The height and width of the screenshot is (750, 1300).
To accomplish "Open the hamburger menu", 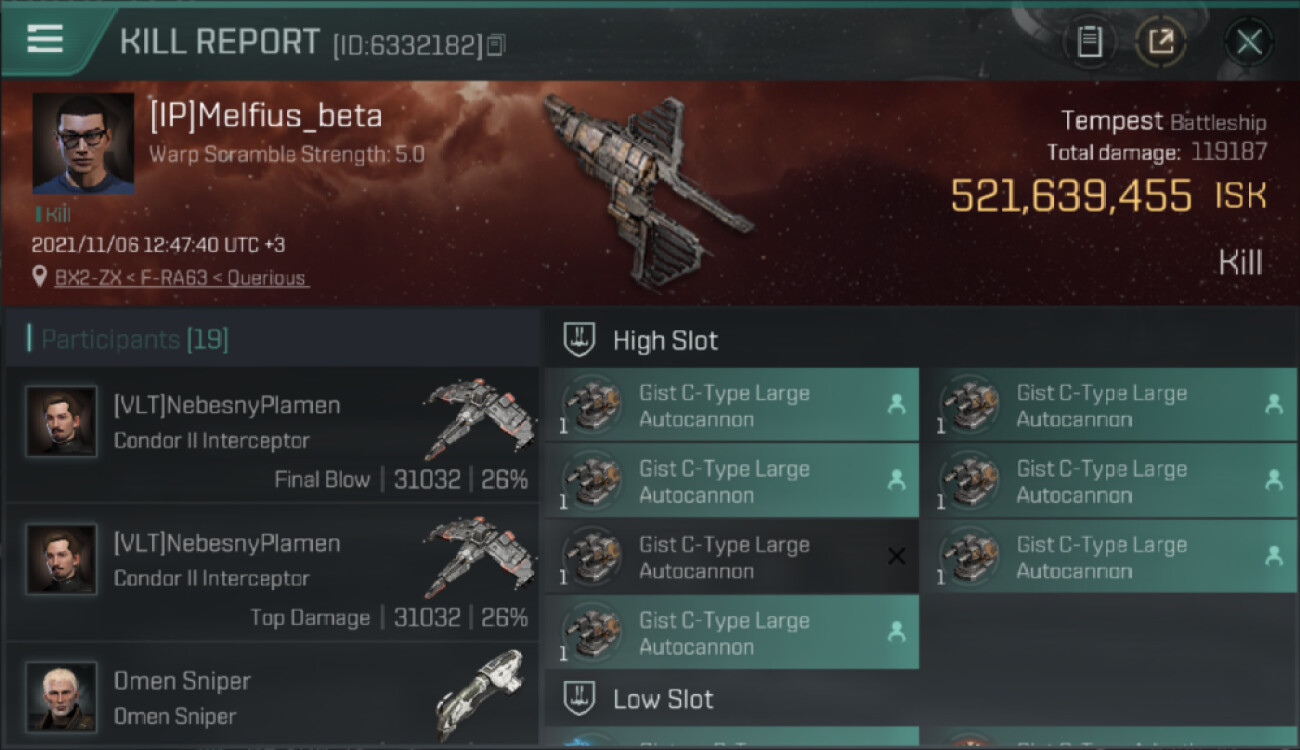I will pyautogui.click(x=45, y=39).
